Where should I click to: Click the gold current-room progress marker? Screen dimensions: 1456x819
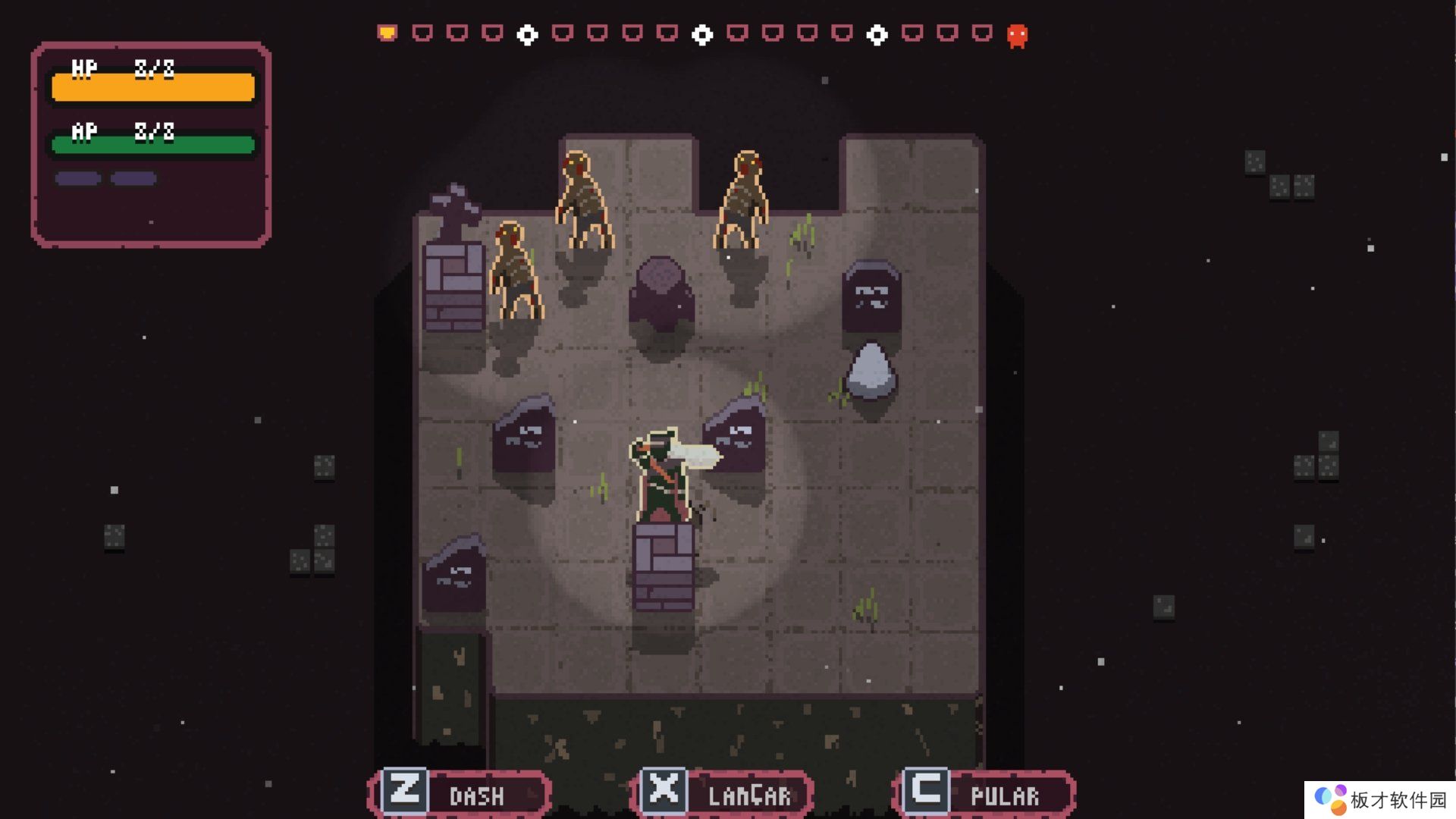387,33
